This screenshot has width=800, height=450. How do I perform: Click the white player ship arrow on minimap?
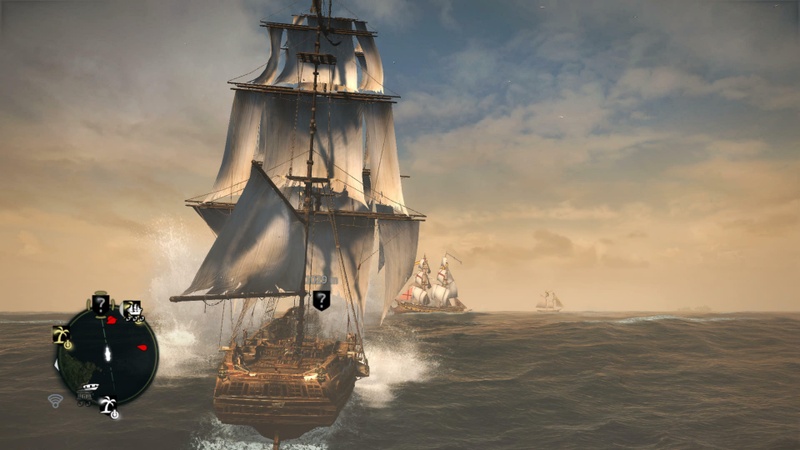[x=107, y=354]
